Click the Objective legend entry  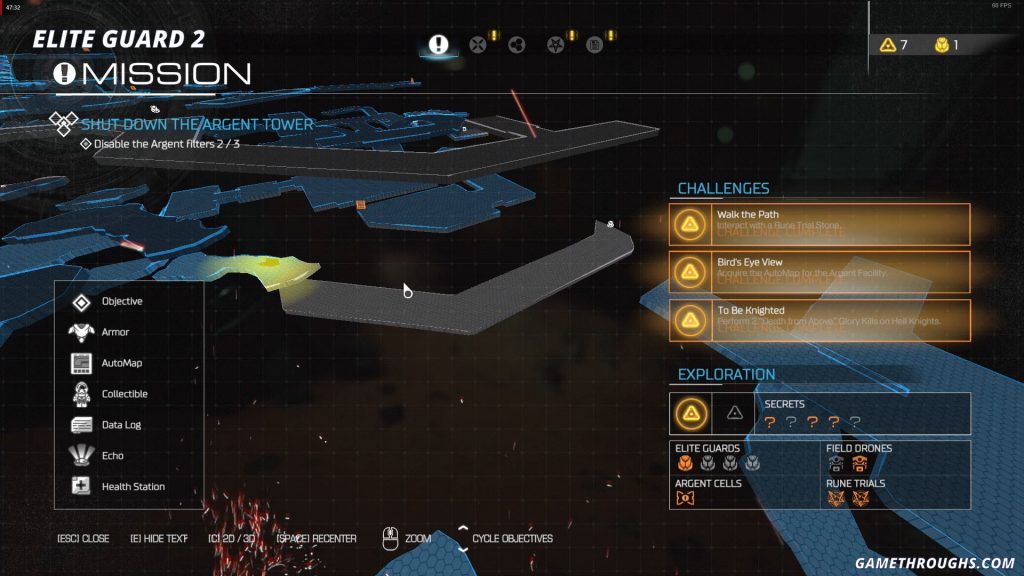[x=121, y=301]
